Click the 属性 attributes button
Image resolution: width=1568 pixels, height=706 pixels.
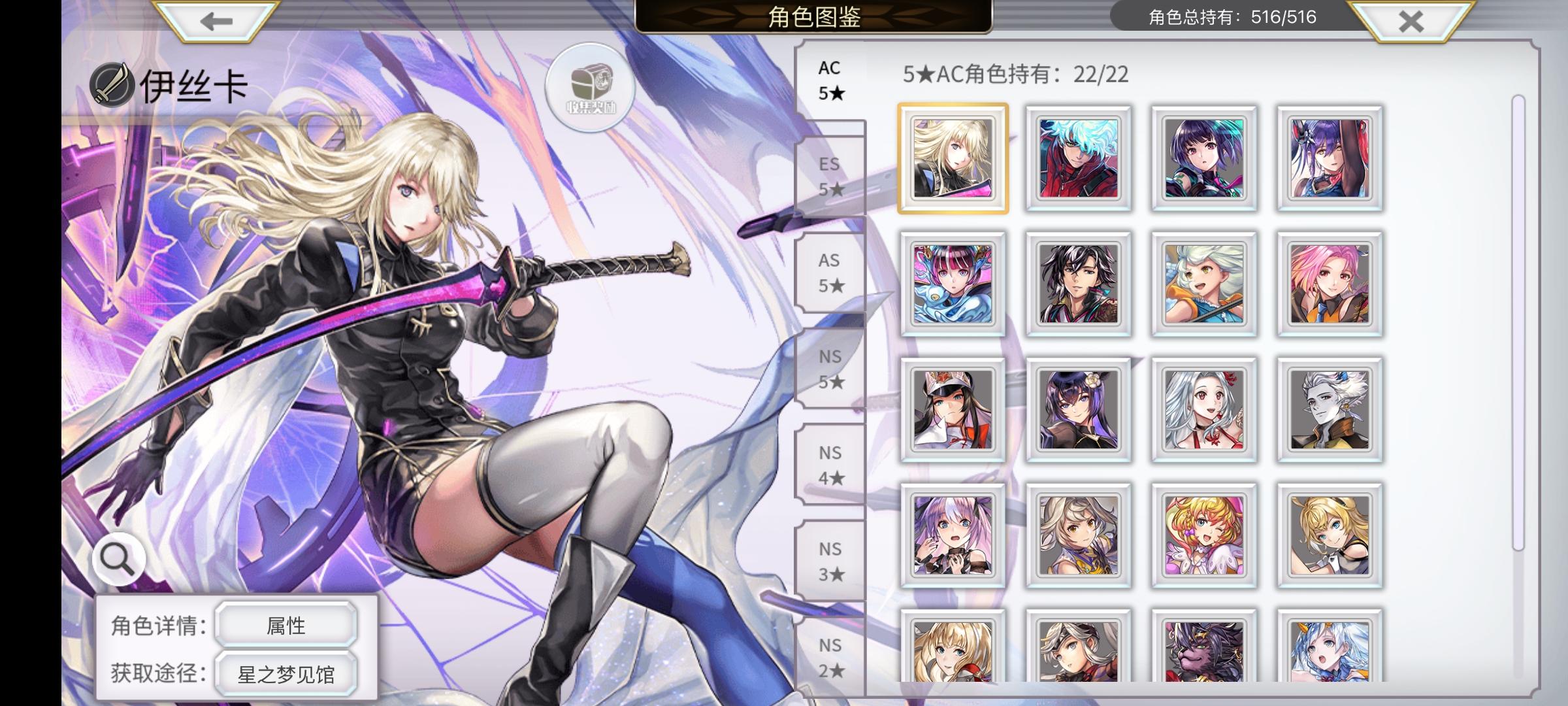click(286, 624)
